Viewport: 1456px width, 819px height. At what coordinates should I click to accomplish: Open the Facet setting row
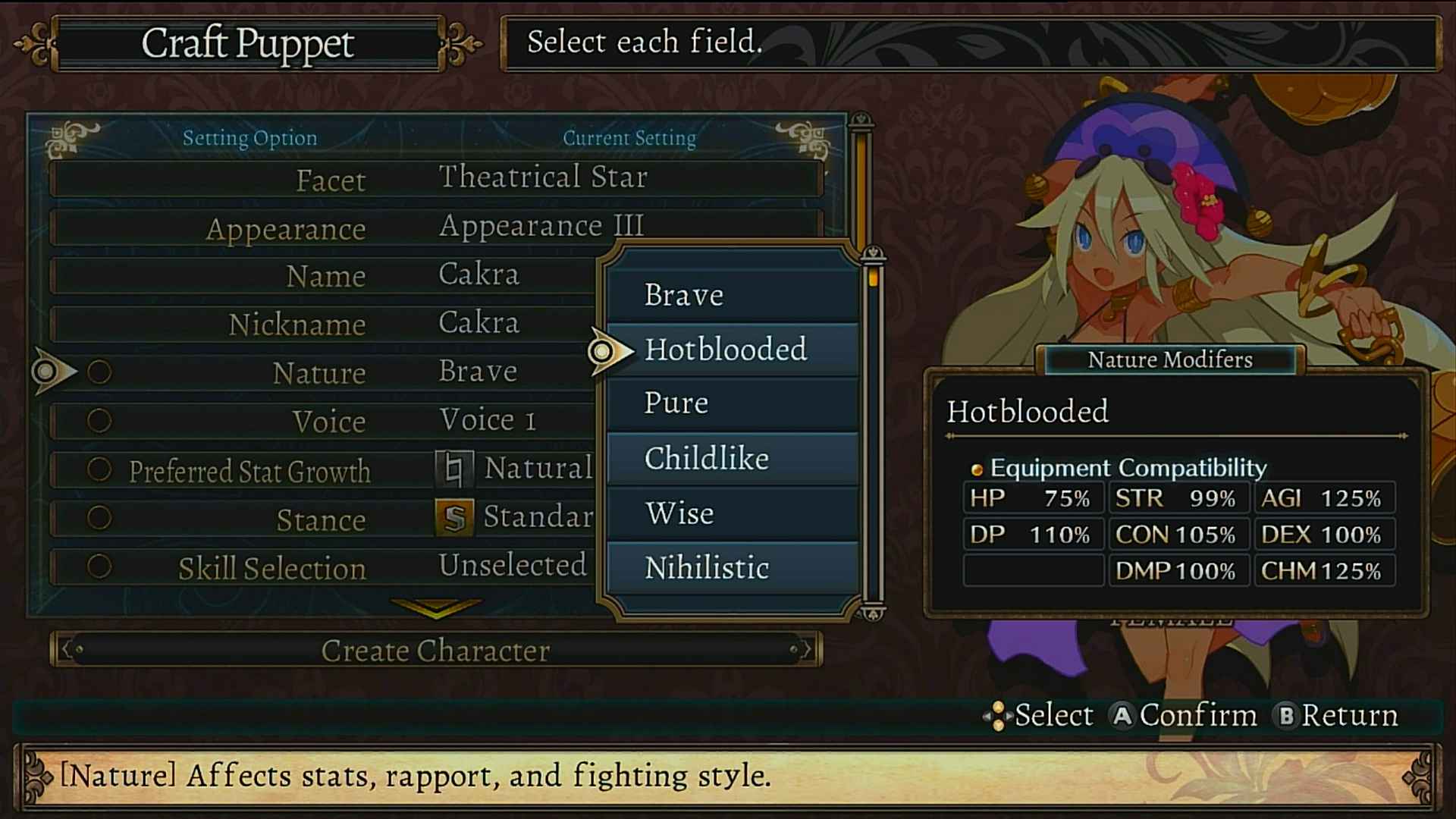pos(436,179)
